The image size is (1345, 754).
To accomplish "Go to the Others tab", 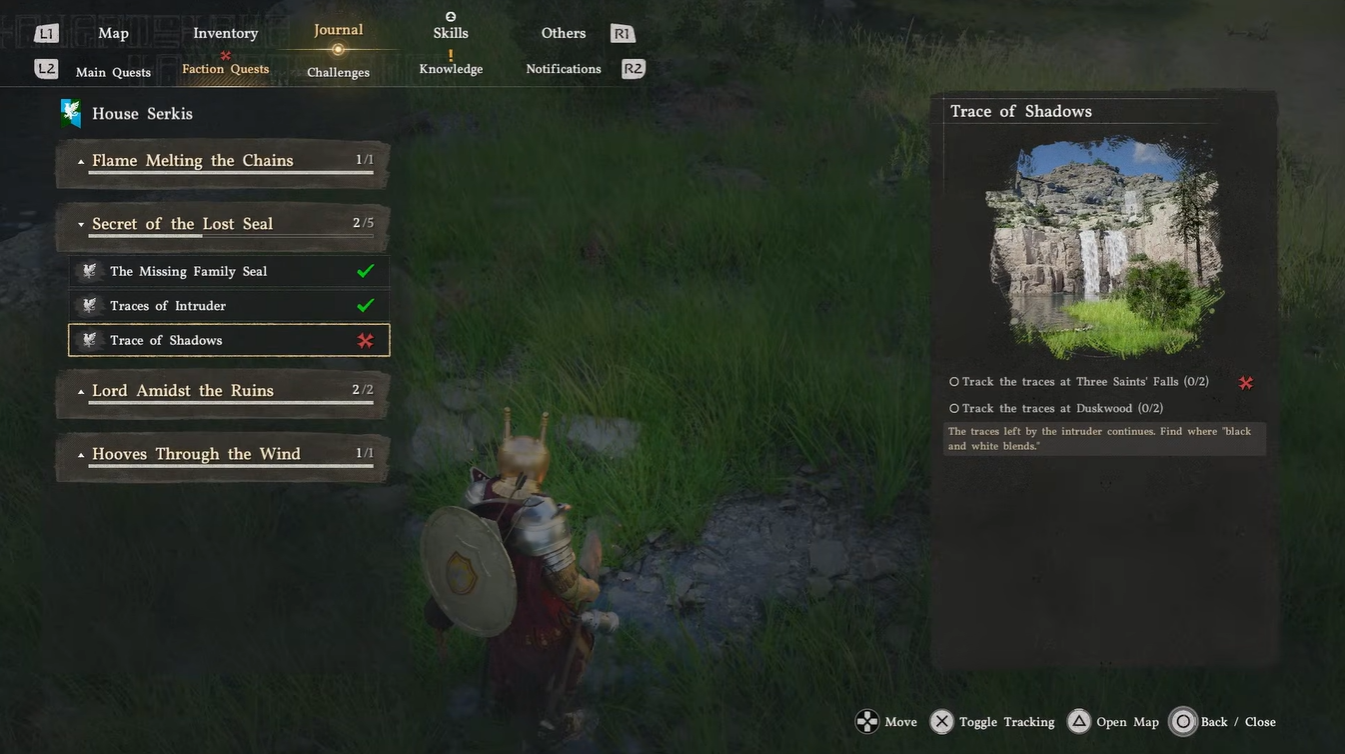I will 563,33.
